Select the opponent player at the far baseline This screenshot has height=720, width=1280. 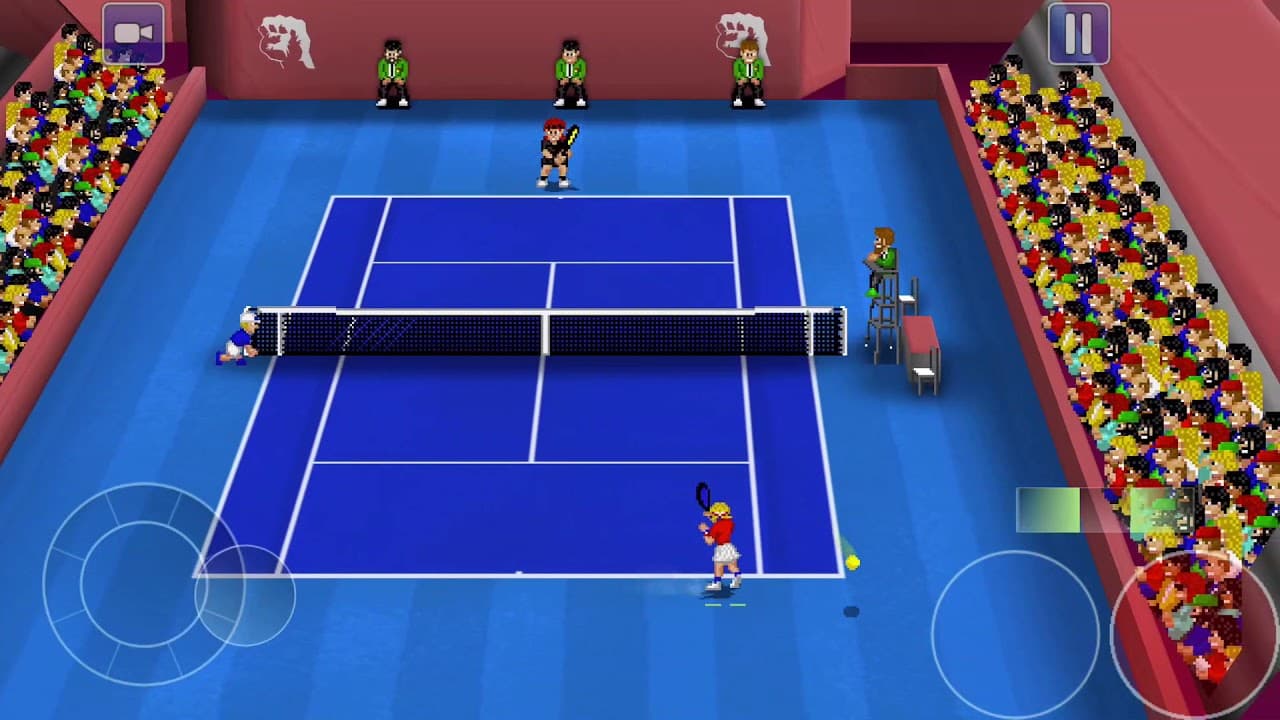(553, 150)
